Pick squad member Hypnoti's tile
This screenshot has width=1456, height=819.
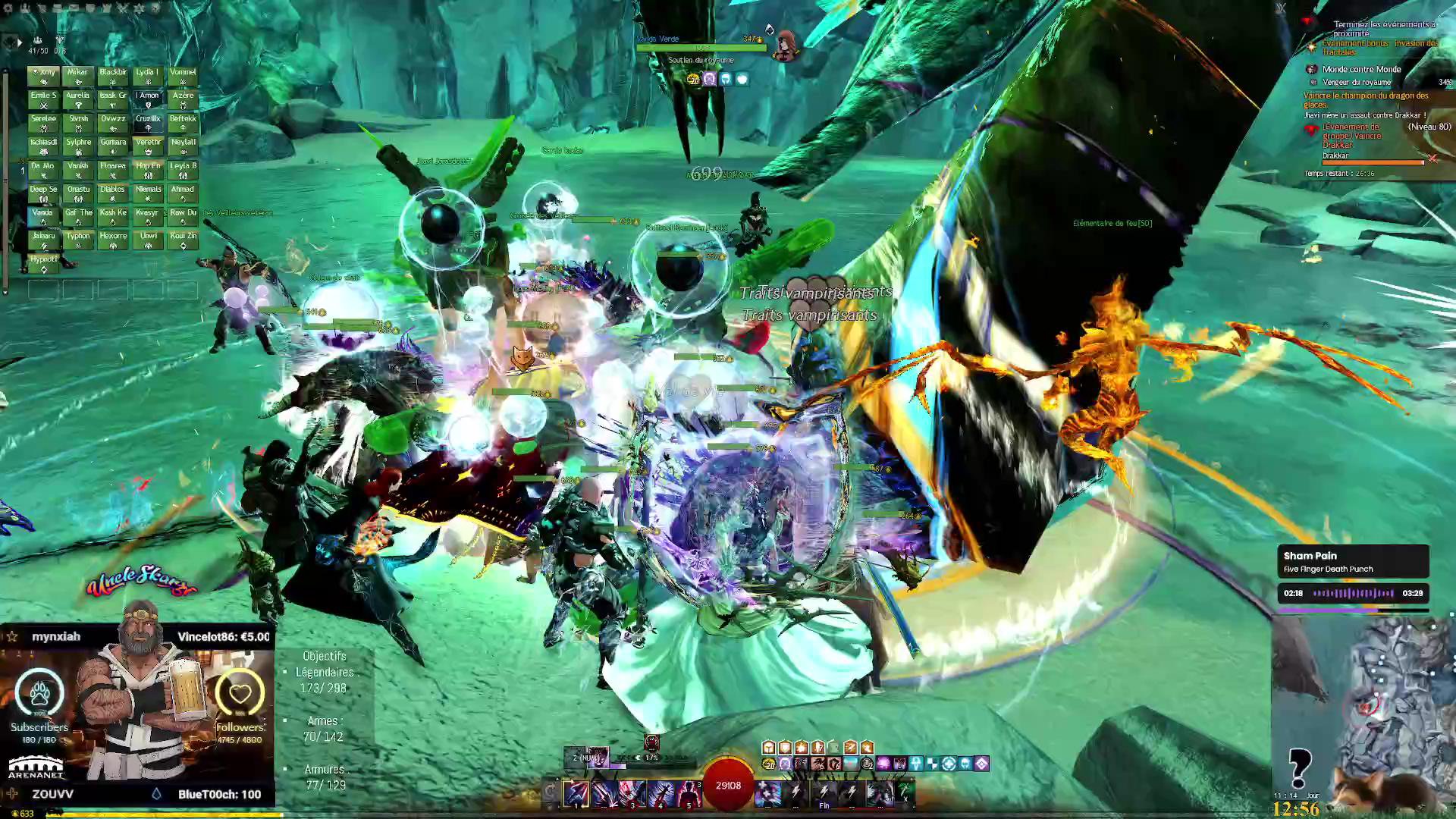point(43,263)
